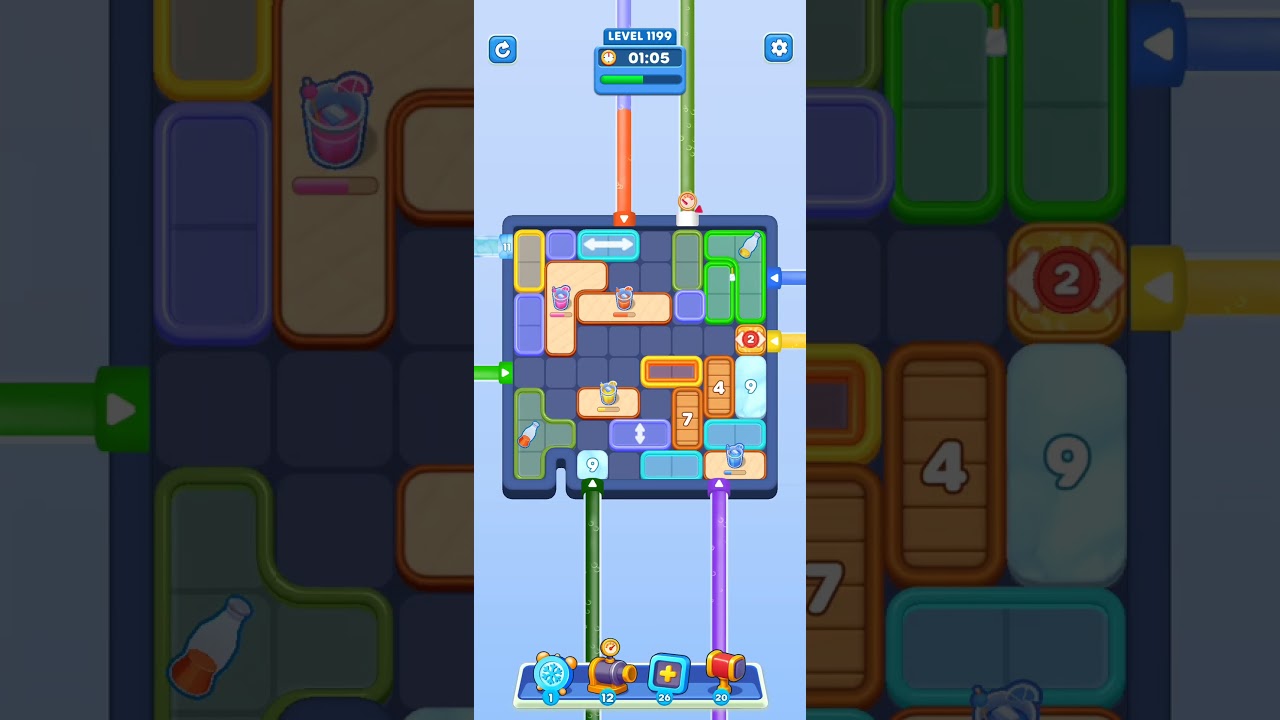
Task: Select the Level 1199 banner
Action: pos(640,35)
